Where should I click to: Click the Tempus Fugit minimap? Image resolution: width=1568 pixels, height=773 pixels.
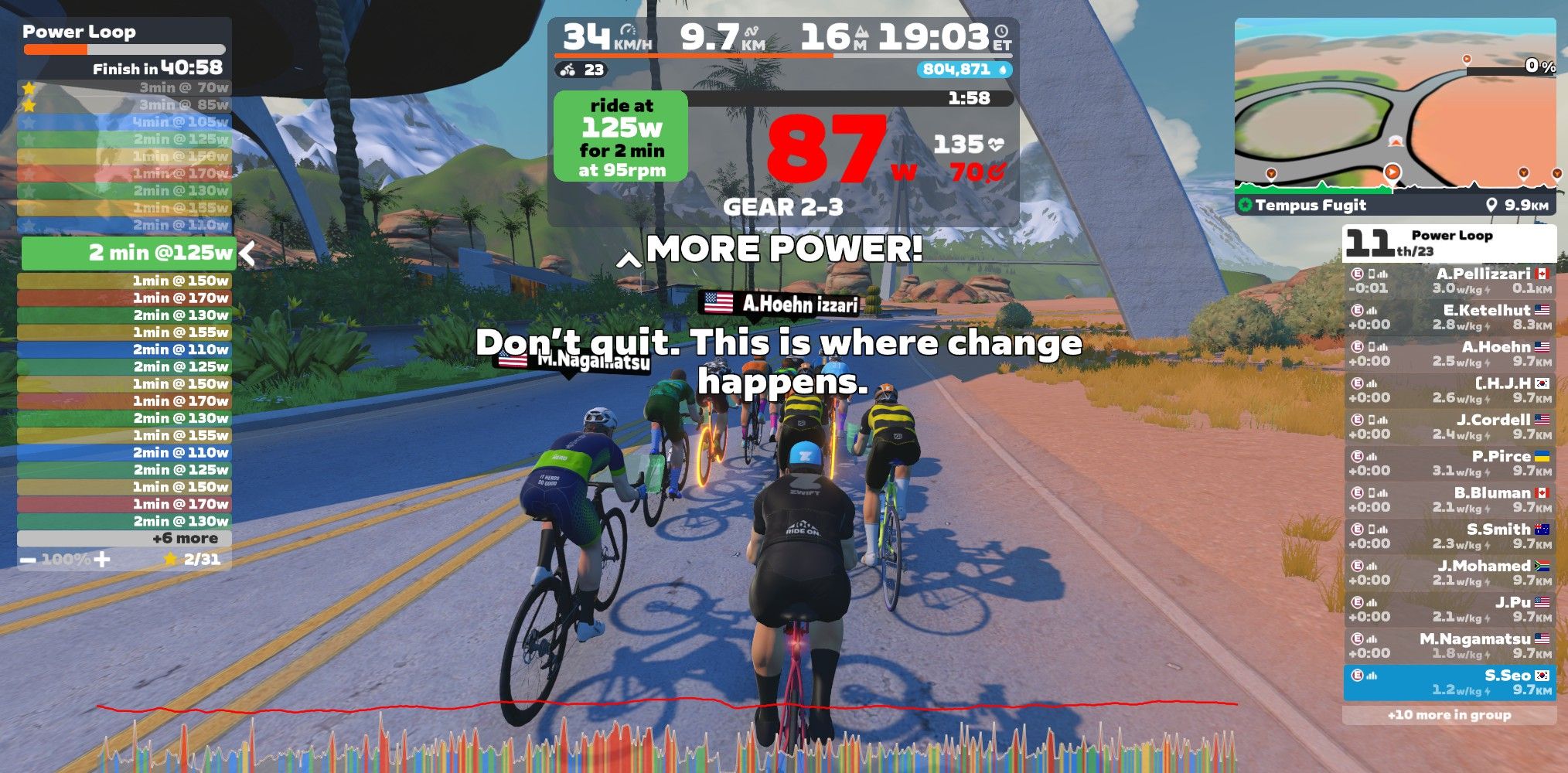(1394, 108)
